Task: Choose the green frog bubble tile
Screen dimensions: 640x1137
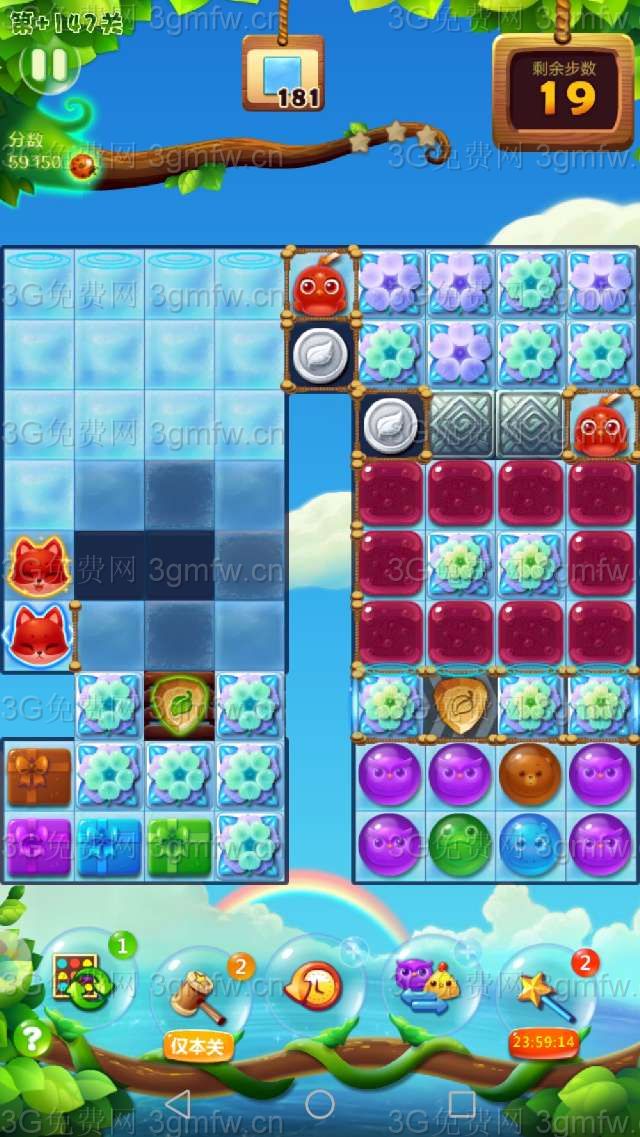Action: point(461,845)
